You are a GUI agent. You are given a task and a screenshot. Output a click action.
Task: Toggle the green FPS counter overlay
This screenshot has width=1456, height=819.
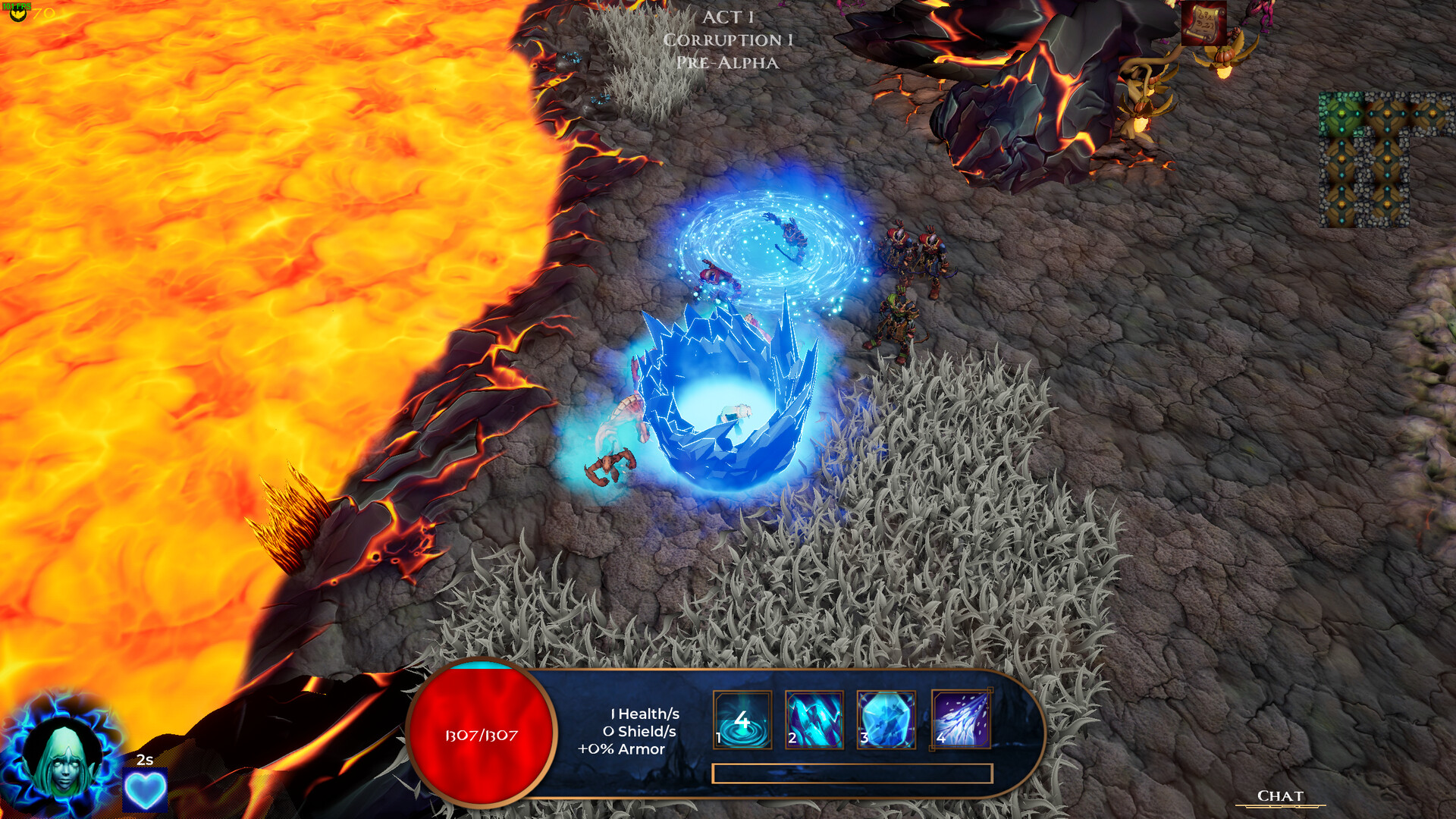tap(16, 5)
